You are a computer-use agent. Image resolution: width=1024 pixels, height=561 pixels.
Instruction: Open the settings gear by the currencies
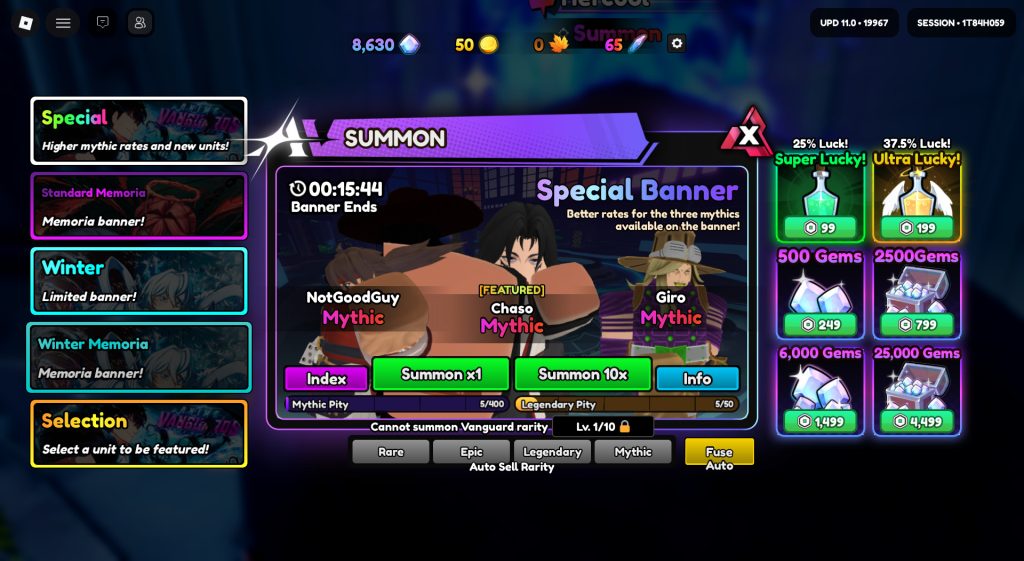[x=677, y=43]
